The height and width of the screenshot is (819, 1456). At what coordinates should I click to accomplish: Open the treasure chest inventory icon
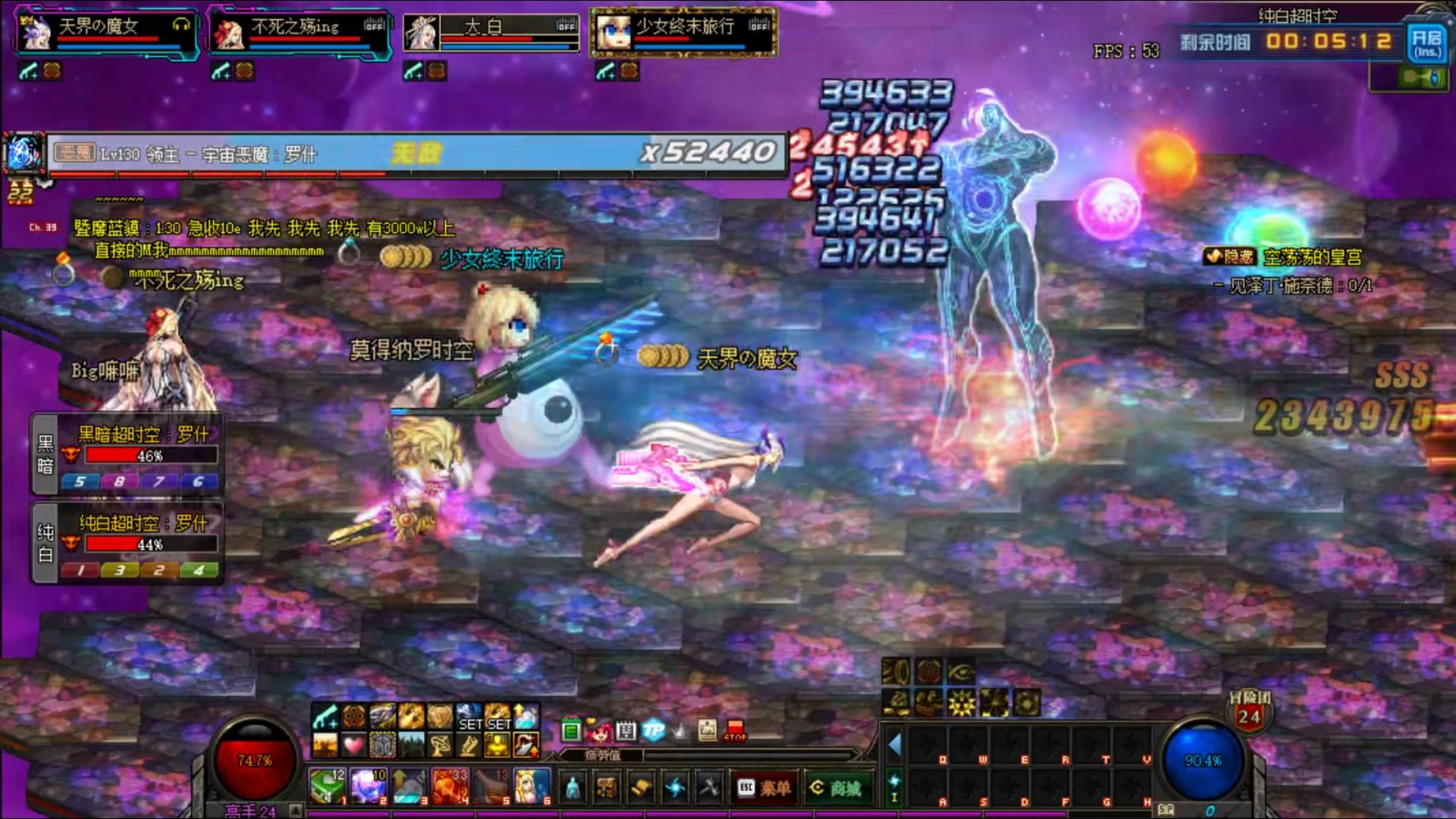coord(607,789)
